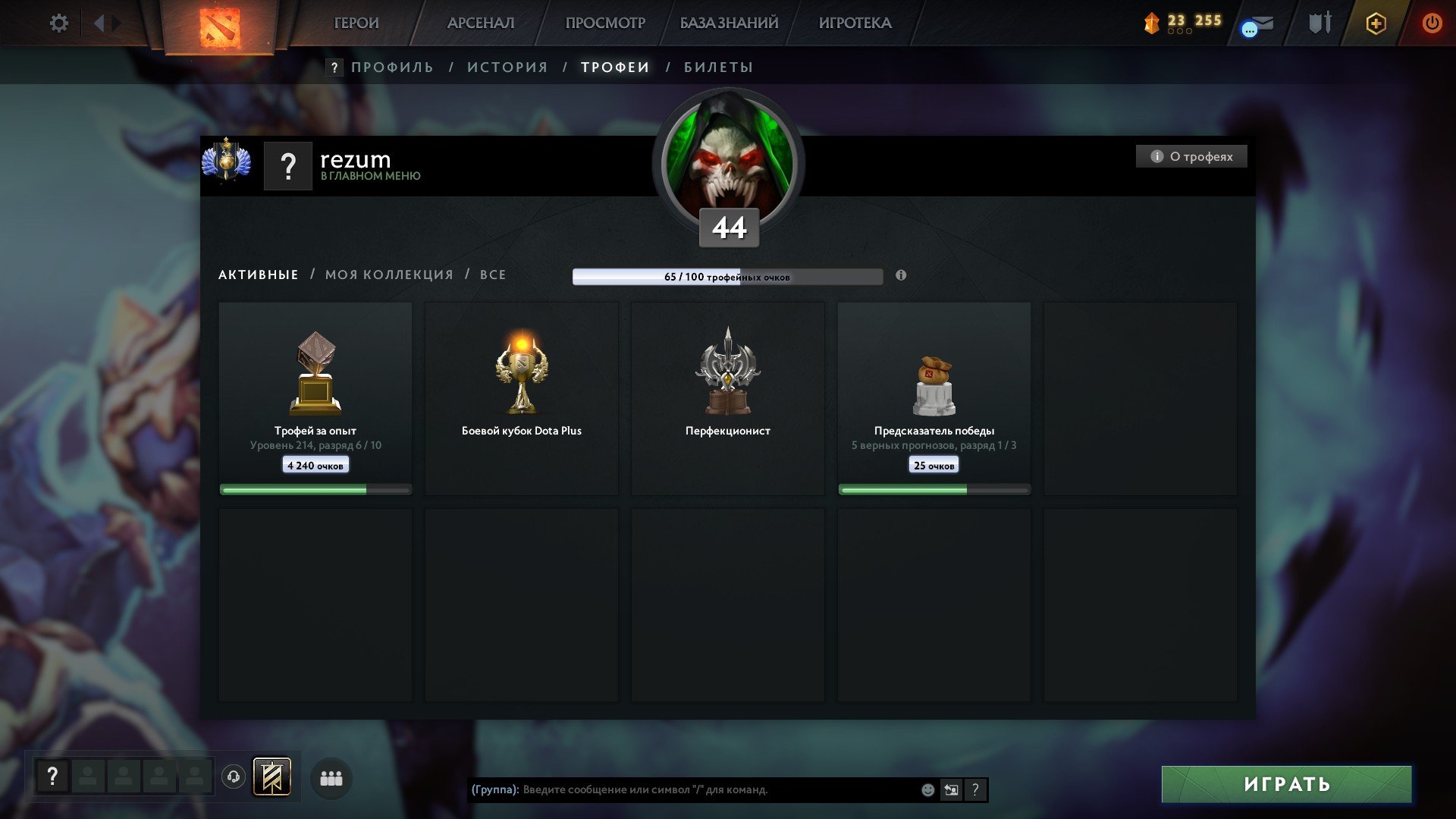Switch to the История tab
Image resolution: width=1456 pixels, height=819 pixels.
pyautogui.click(x=507, y=67)
